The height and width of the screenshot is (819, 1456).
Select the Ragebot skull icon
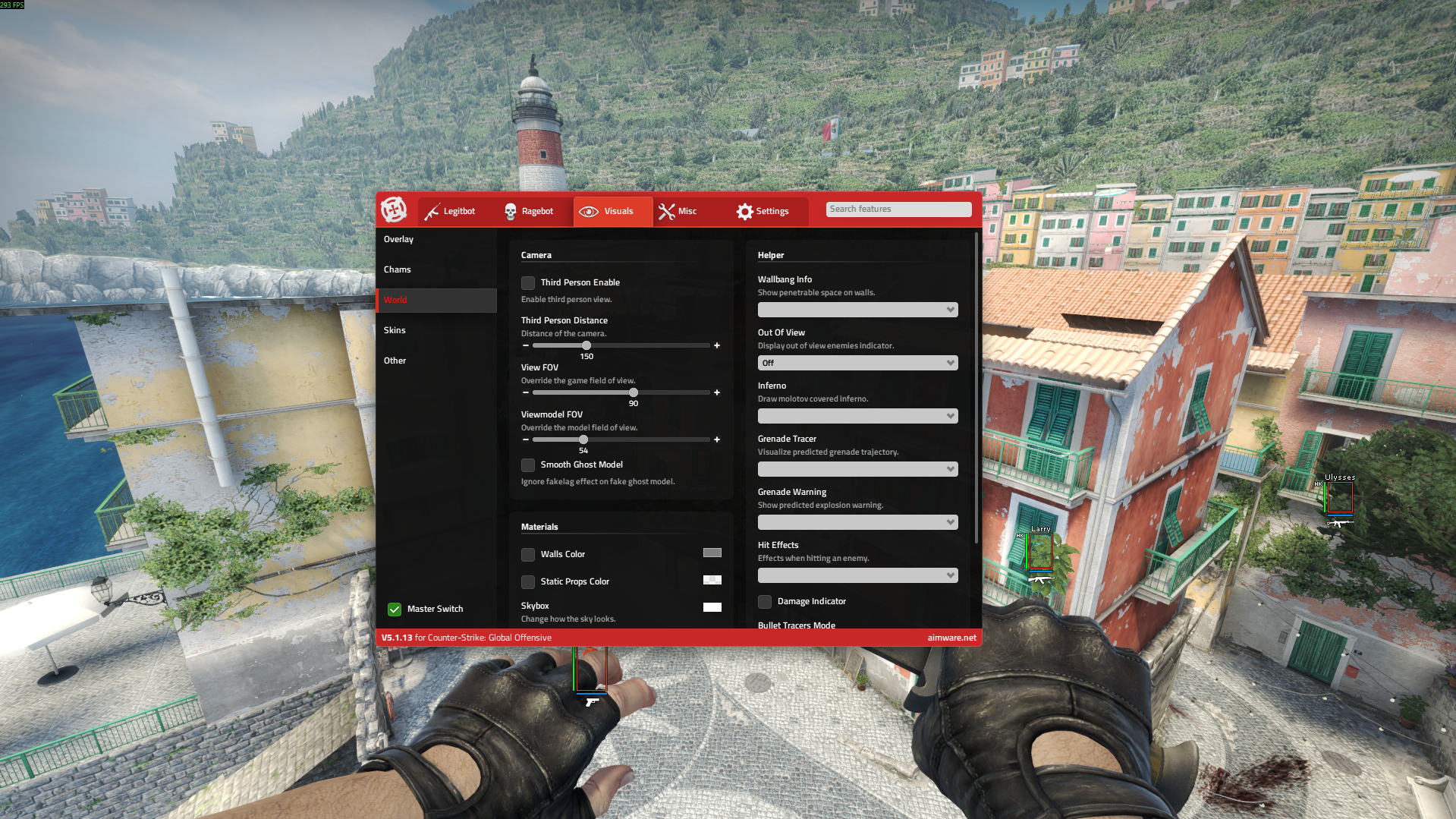pyautogui.click(x=510, y=211)
